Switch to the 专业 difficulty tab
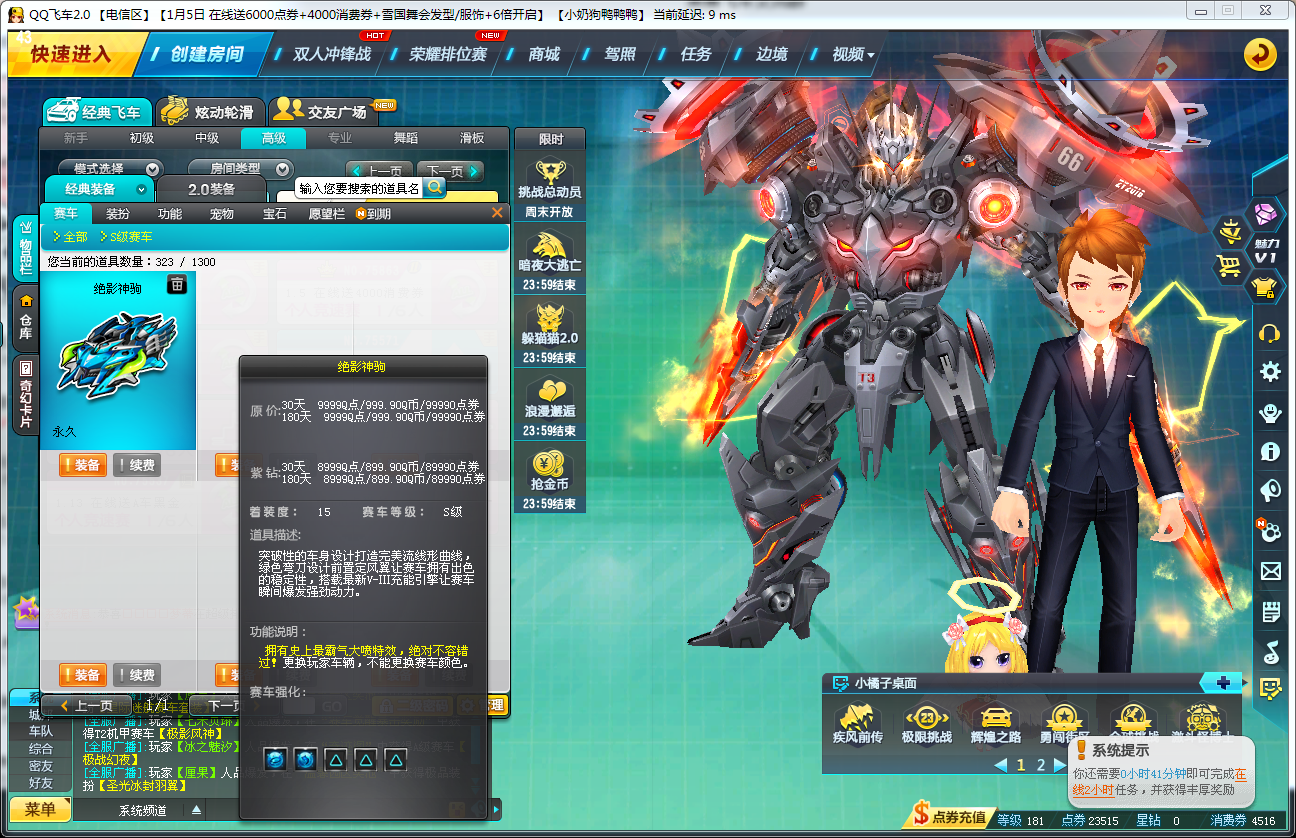Screen dimensions: 1296x838 point(339,137)
